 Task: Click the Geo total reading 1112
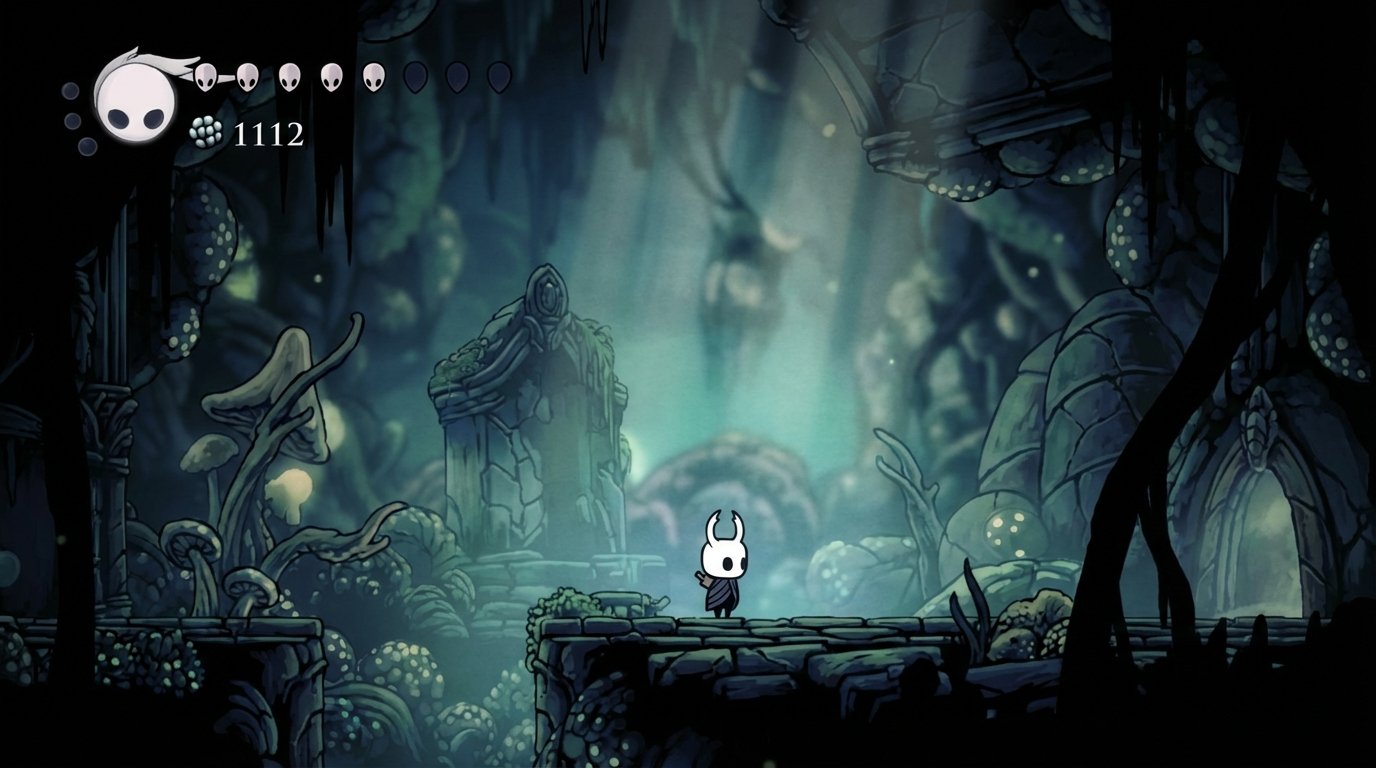point(269,133)
